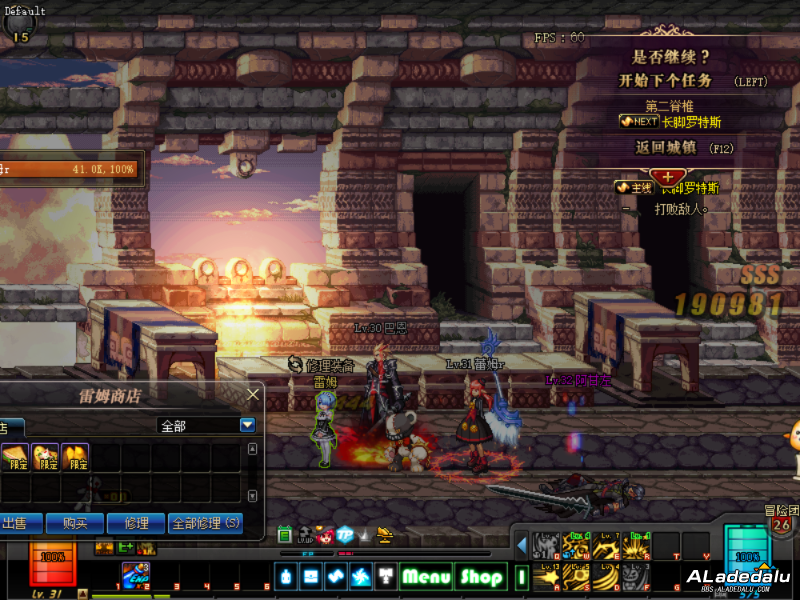Open the green Menu button
Screen dimensions: 800x600
(x=427, y=577)
